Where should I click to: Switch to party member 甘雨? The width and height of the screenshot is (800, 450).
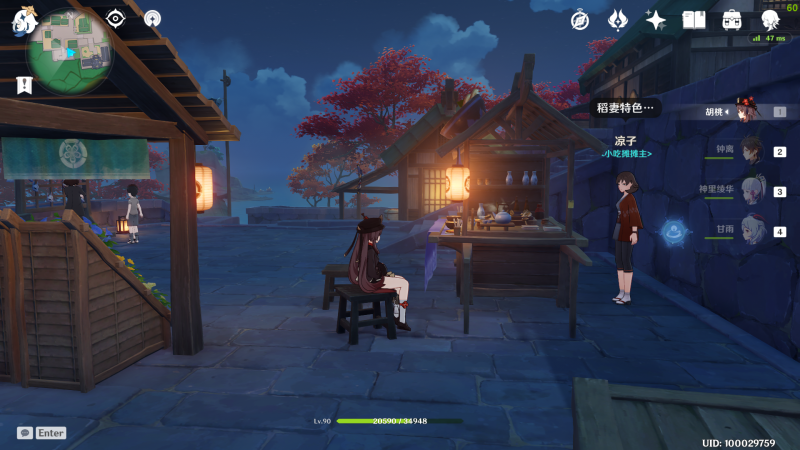point(750,231)
